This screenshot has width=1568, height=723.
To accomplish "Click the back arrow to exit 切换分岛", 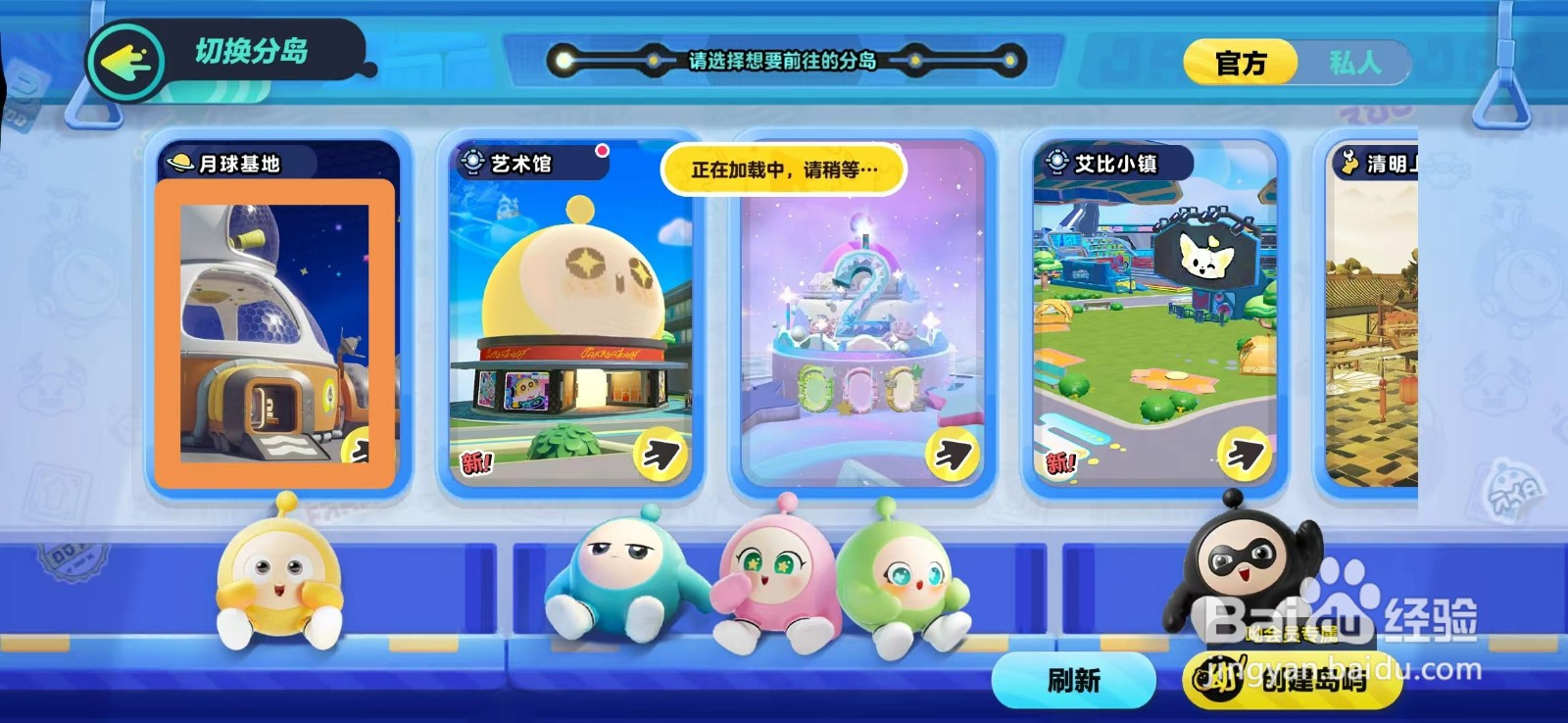I will [126, 62].
